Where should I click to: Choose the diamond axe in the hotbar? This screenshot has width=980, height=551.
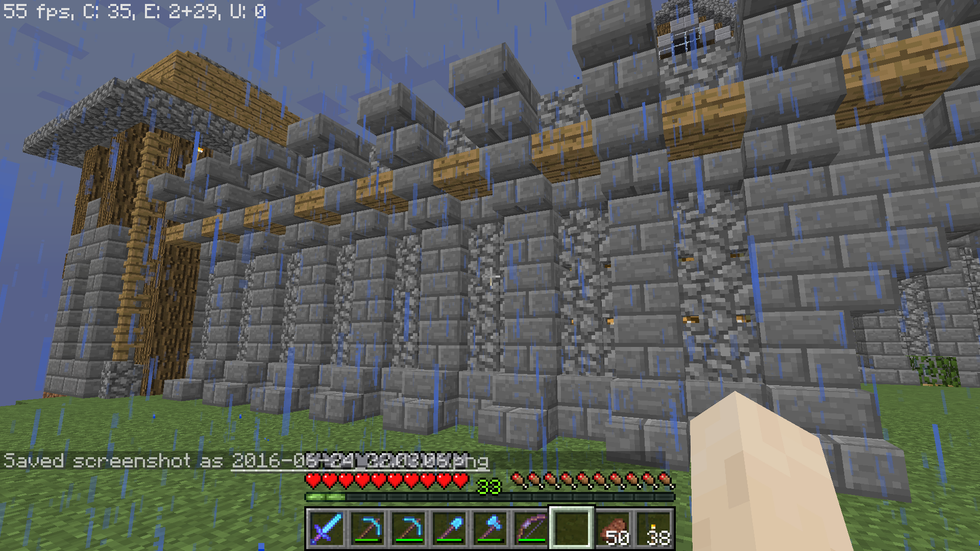[x=490, y=528]
